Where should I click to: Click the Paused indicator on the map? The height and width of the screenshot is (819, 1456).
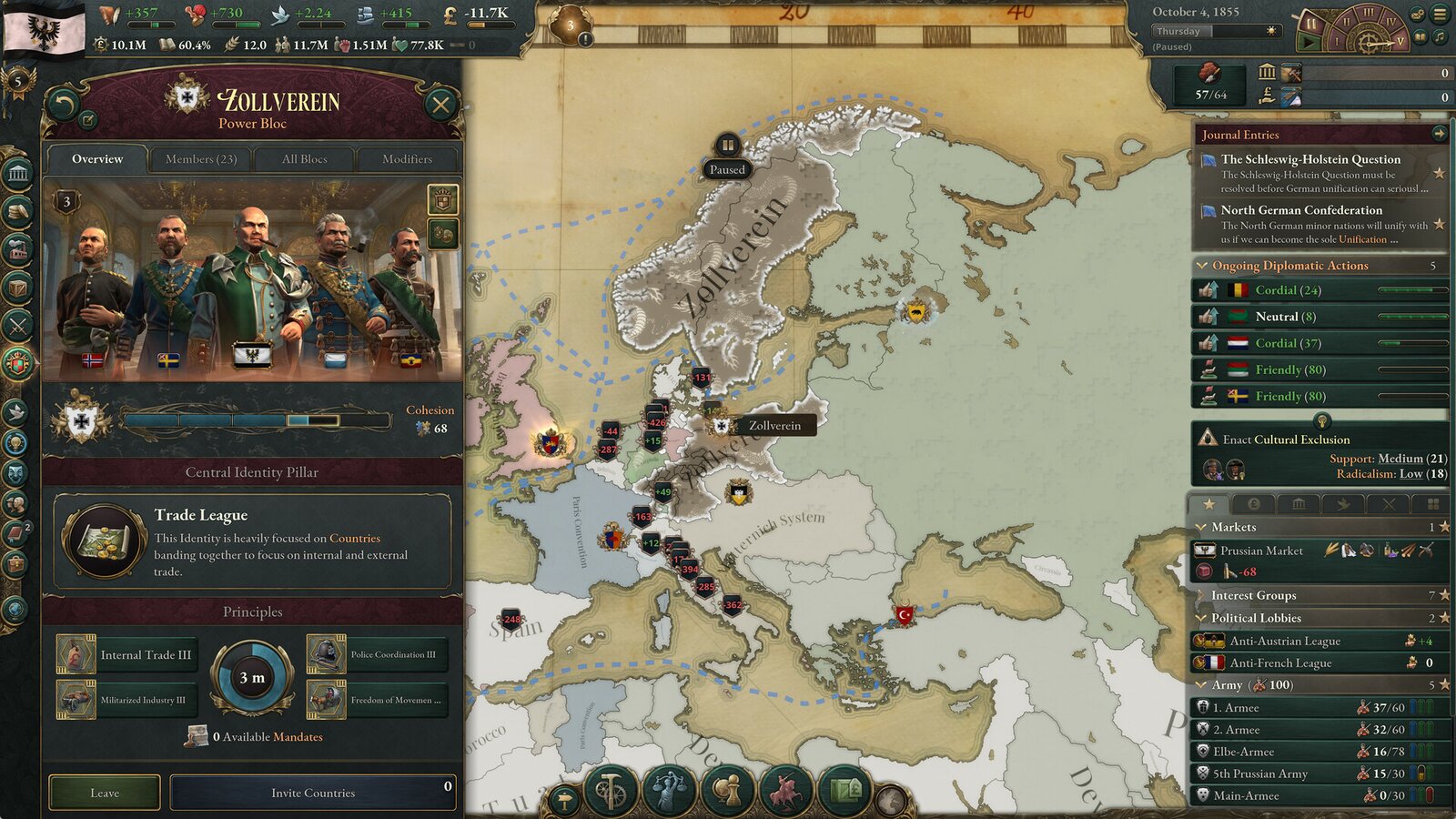point(728,170)
